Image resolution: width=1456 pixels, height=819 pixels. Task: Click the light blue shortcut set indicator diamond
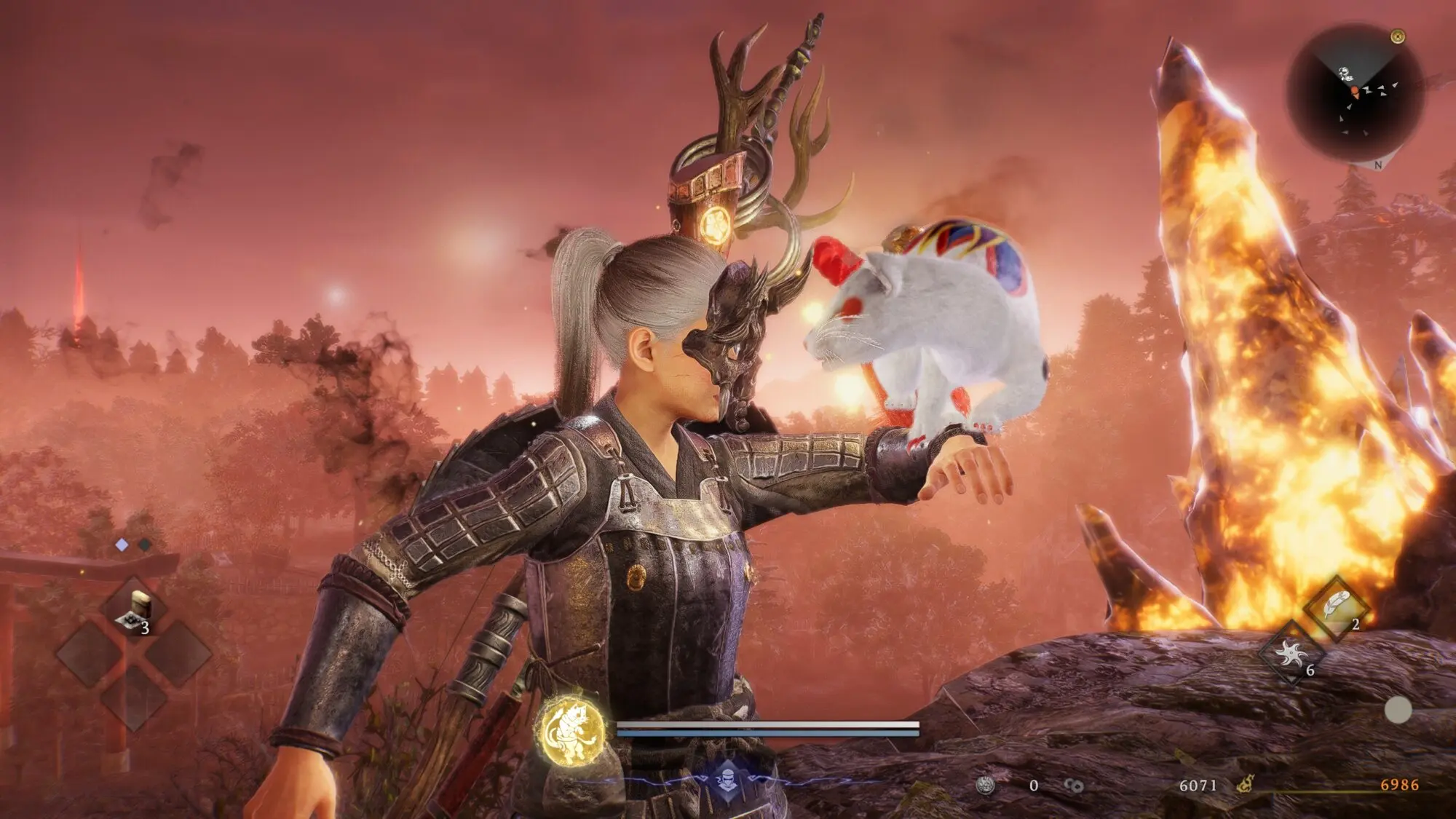click(122, 545)
